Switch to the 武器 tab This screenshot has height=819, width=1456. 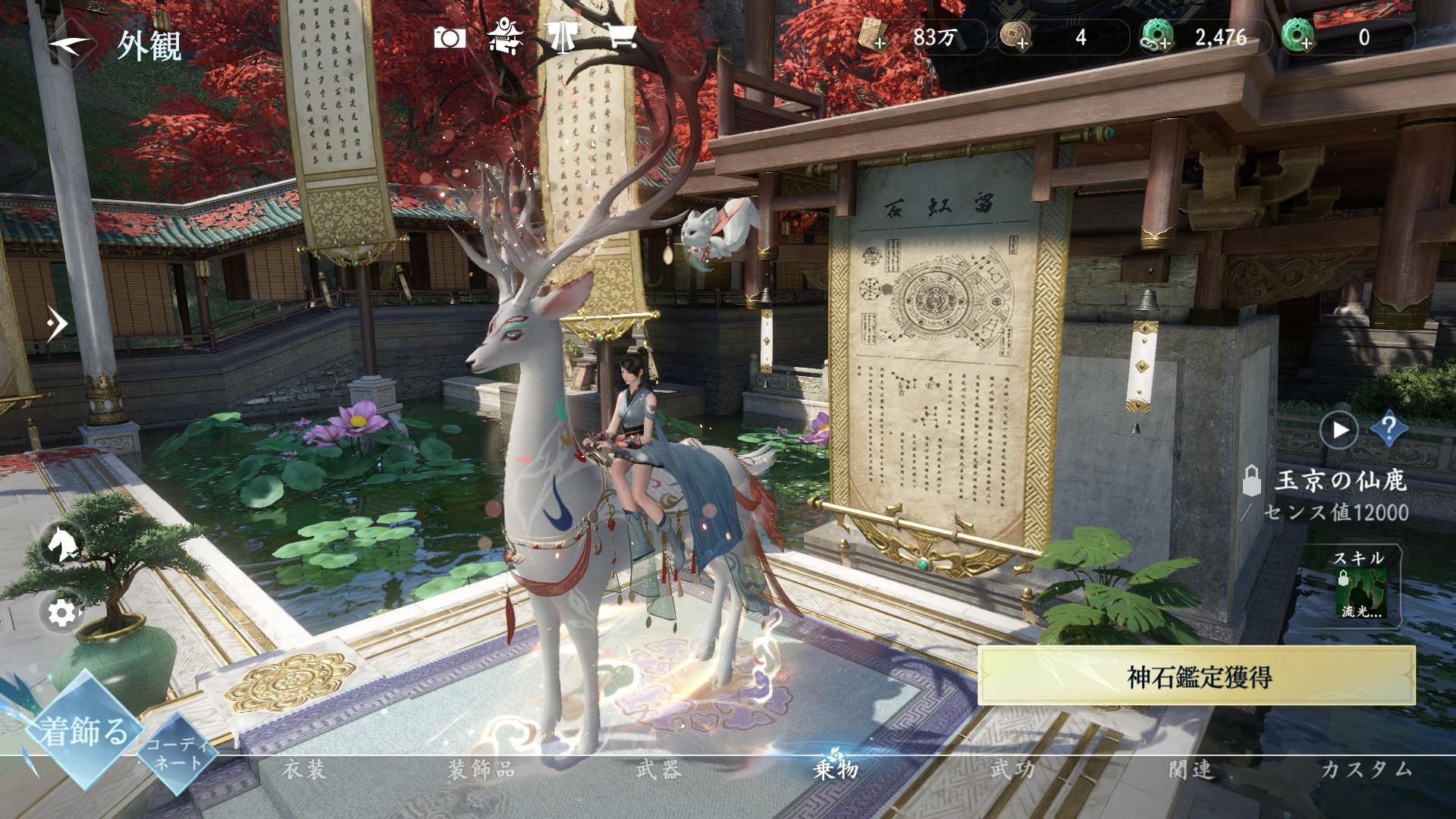[659, 770]
